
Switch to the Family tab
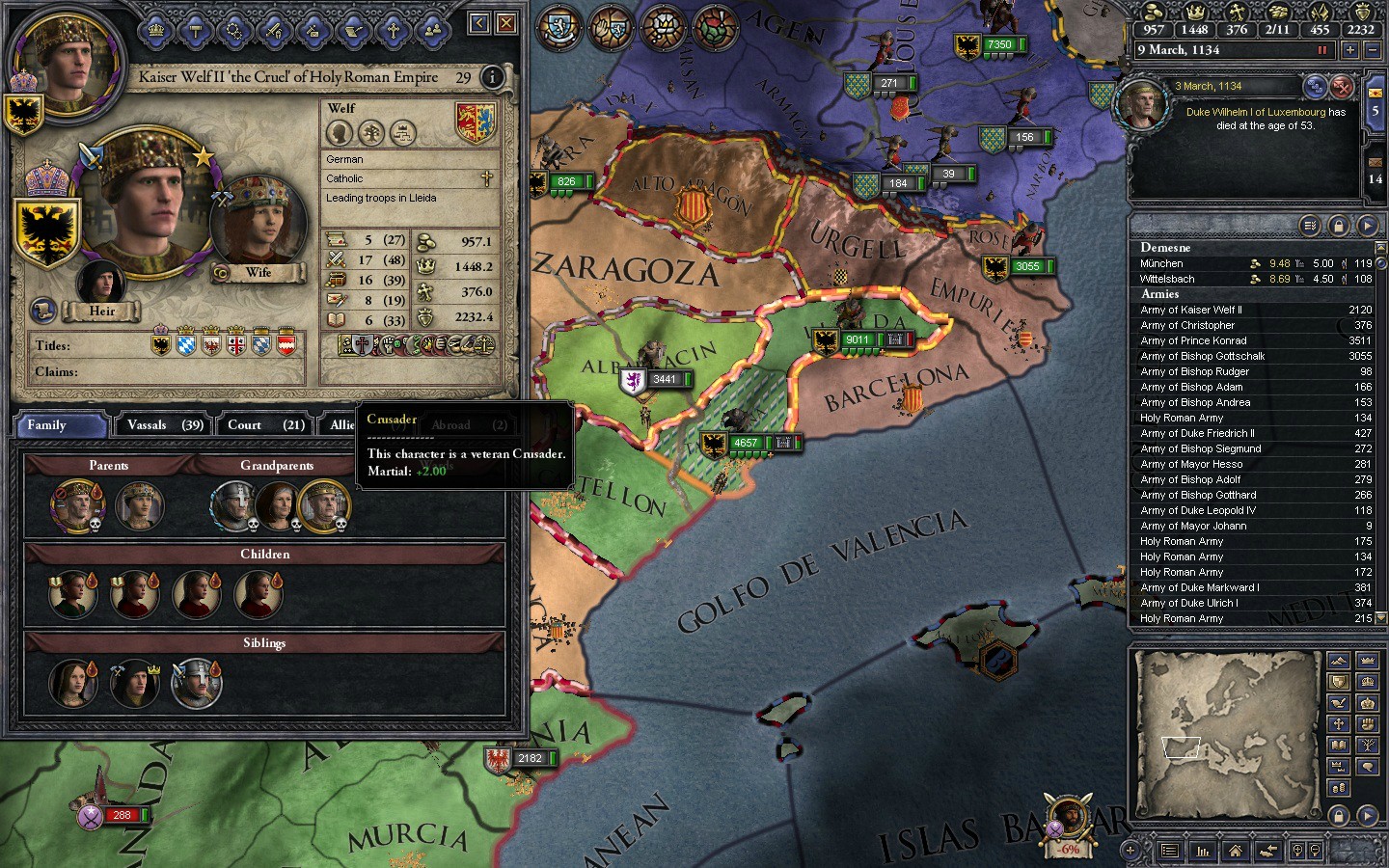60,425
